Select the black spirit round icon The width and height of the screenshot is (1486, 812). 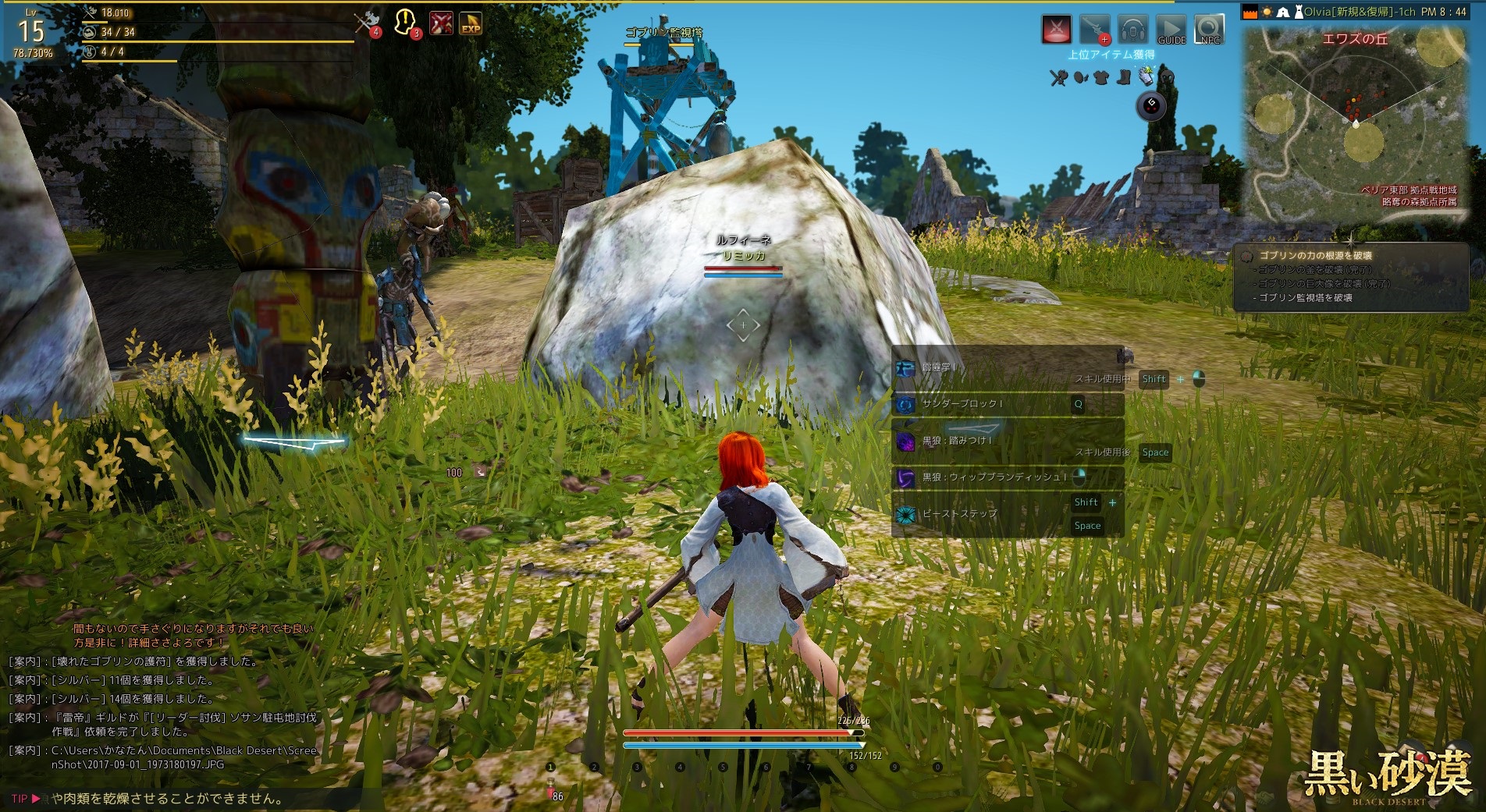(1151, 105)
